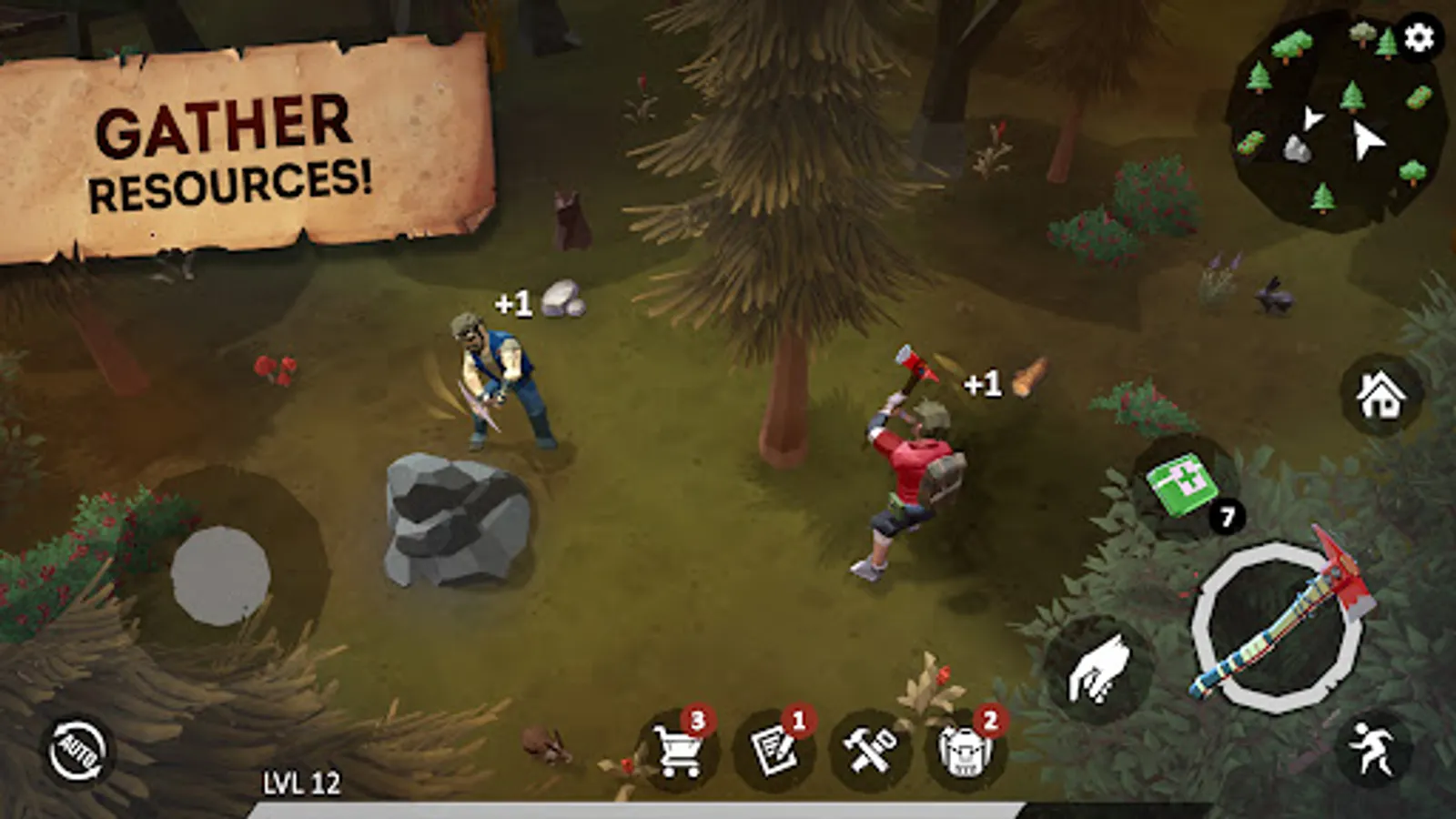Image resolution: width=1456 pixels, height=819 pixels.
Task: Open the crafting hammer menu
Action: pos(871,749)
